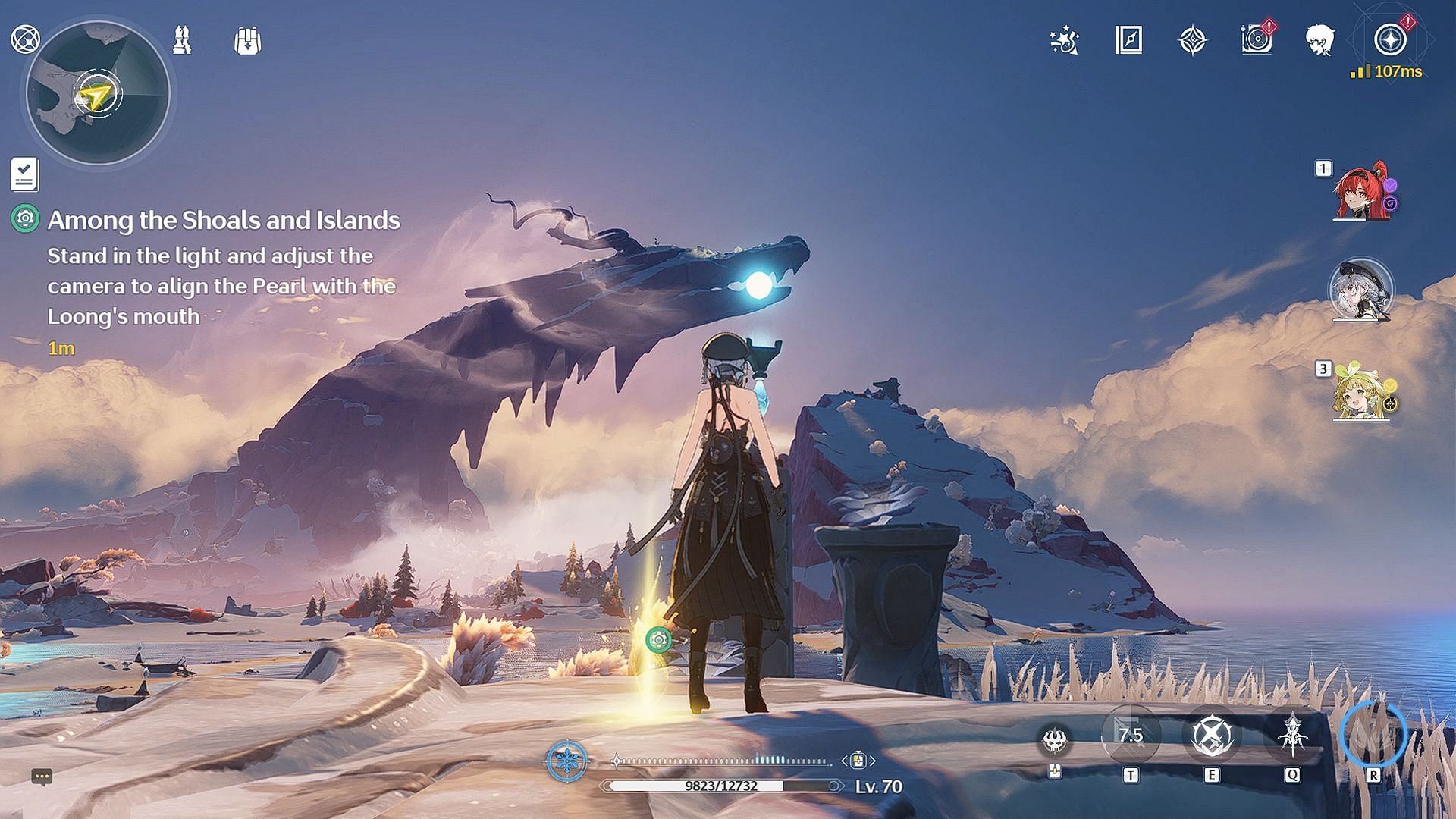Open the circular minimap

coord(97,94)
